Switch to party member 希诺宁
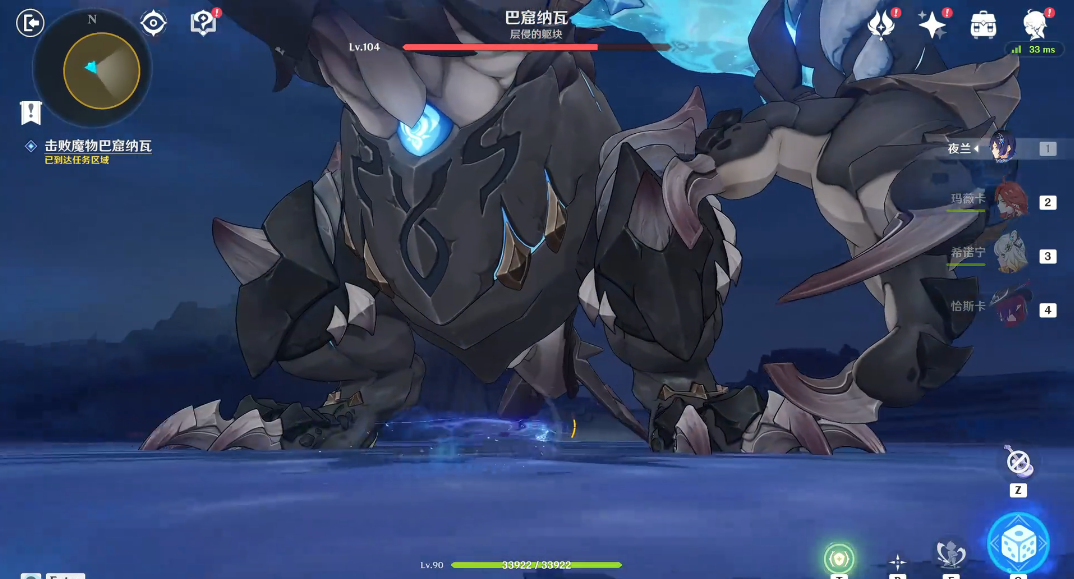1074x579 pixels. coord(1011,254)
